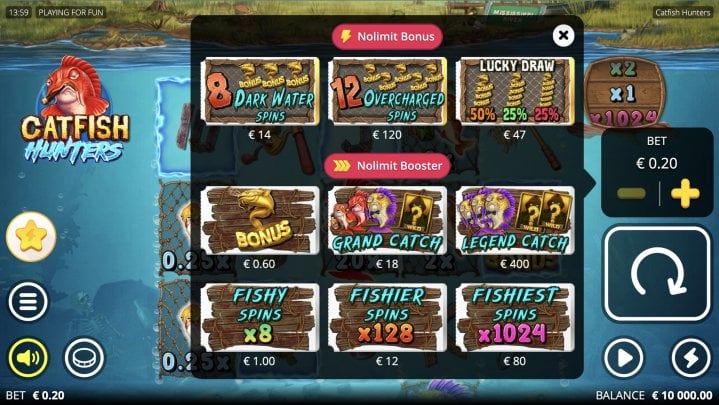Activate the Grand Catch booster
This screenshot has width=719, height=405.
[388, 221]
